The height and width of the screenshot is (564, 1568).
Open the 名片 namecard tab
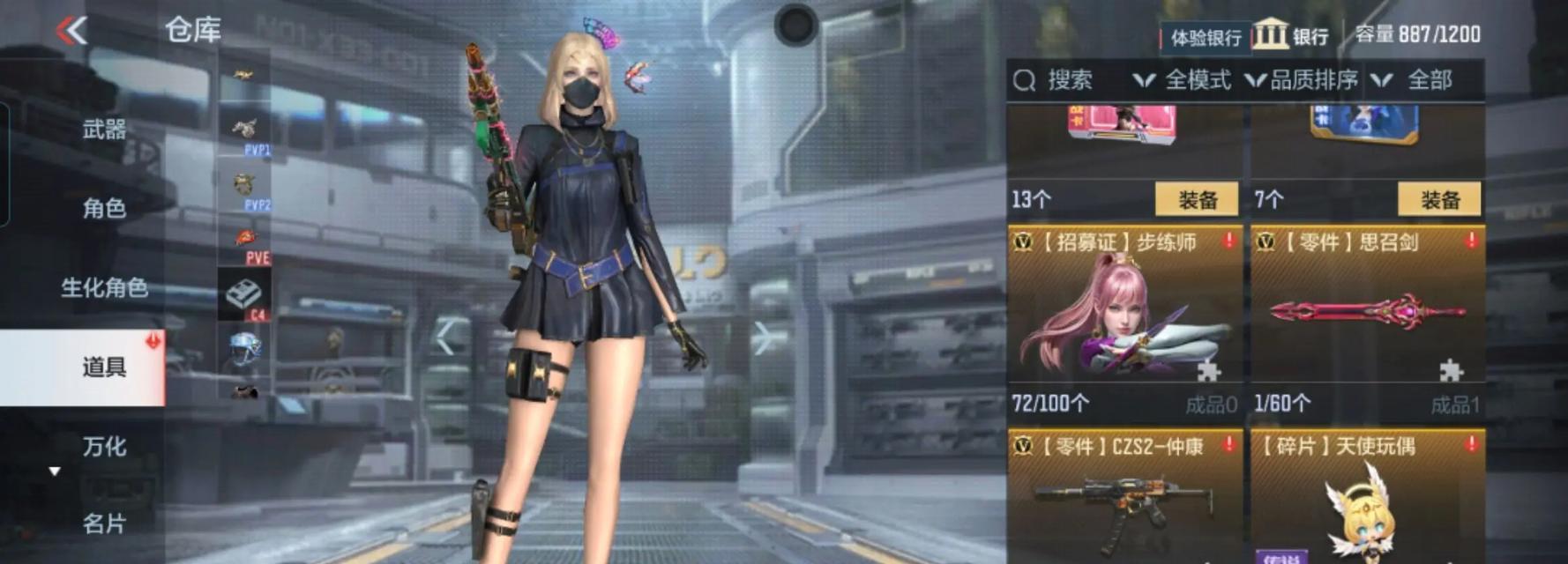pos(104,523)
